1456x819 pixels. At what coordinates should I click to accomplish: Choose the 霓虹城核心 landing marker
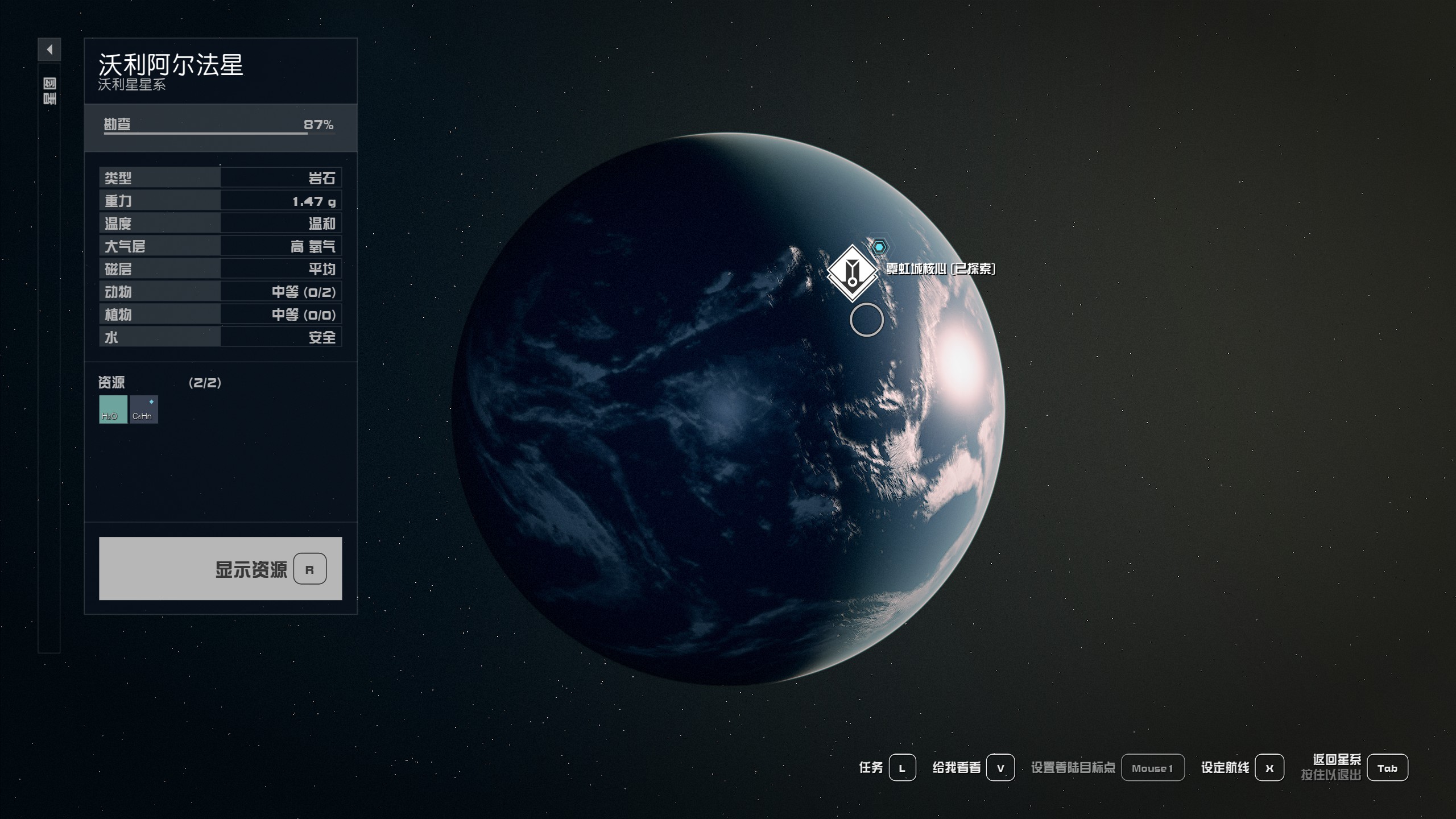click(852, 272)
